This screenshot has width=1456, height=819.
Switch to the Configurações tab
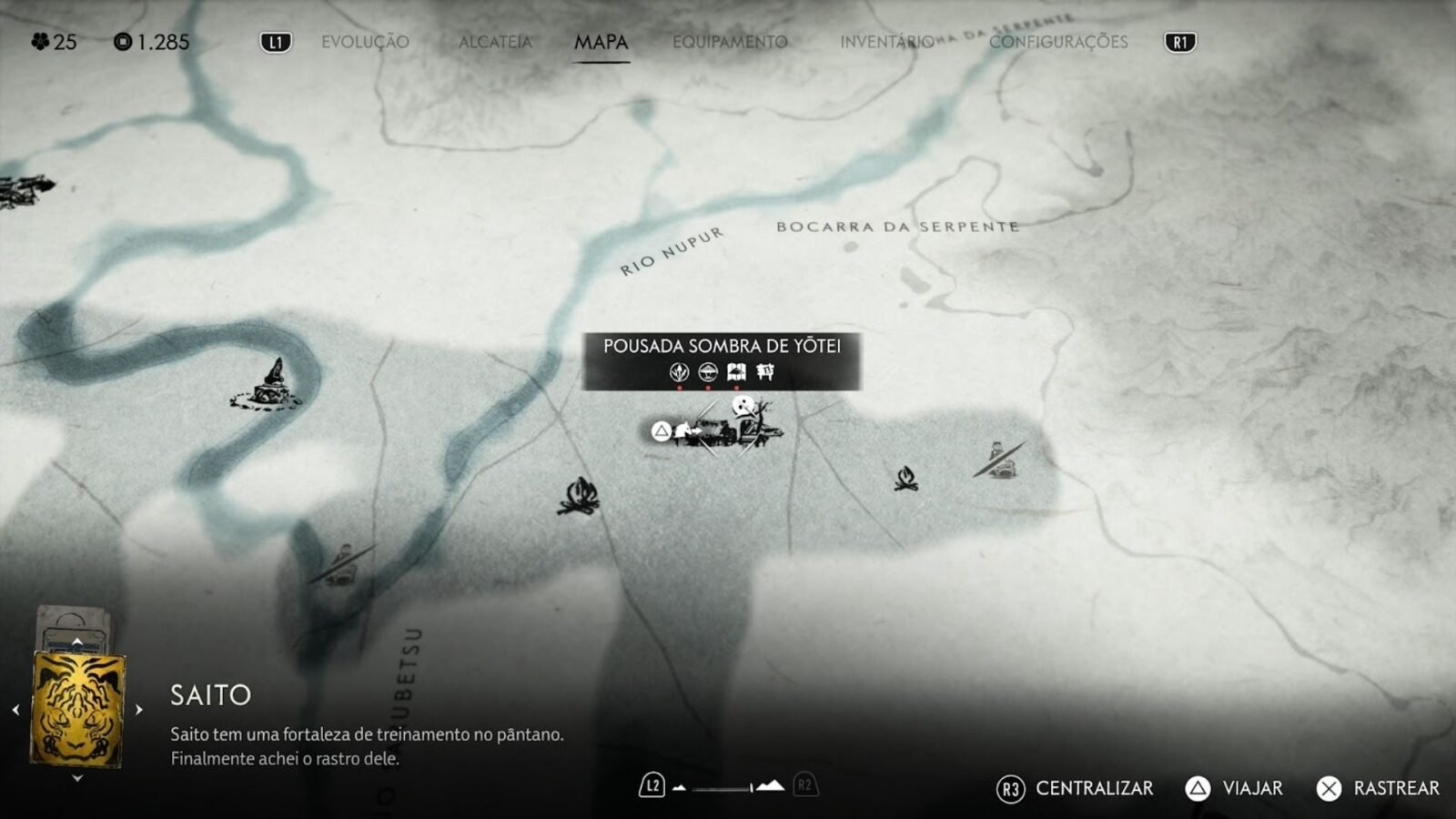tap(1058, 42)
